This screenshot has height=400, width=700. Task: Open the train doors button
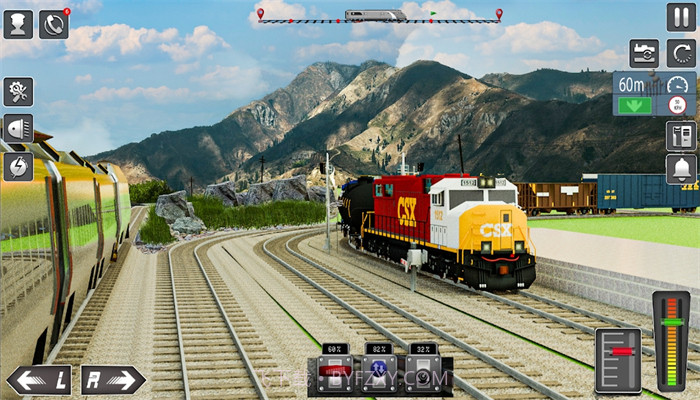(681, 135)
